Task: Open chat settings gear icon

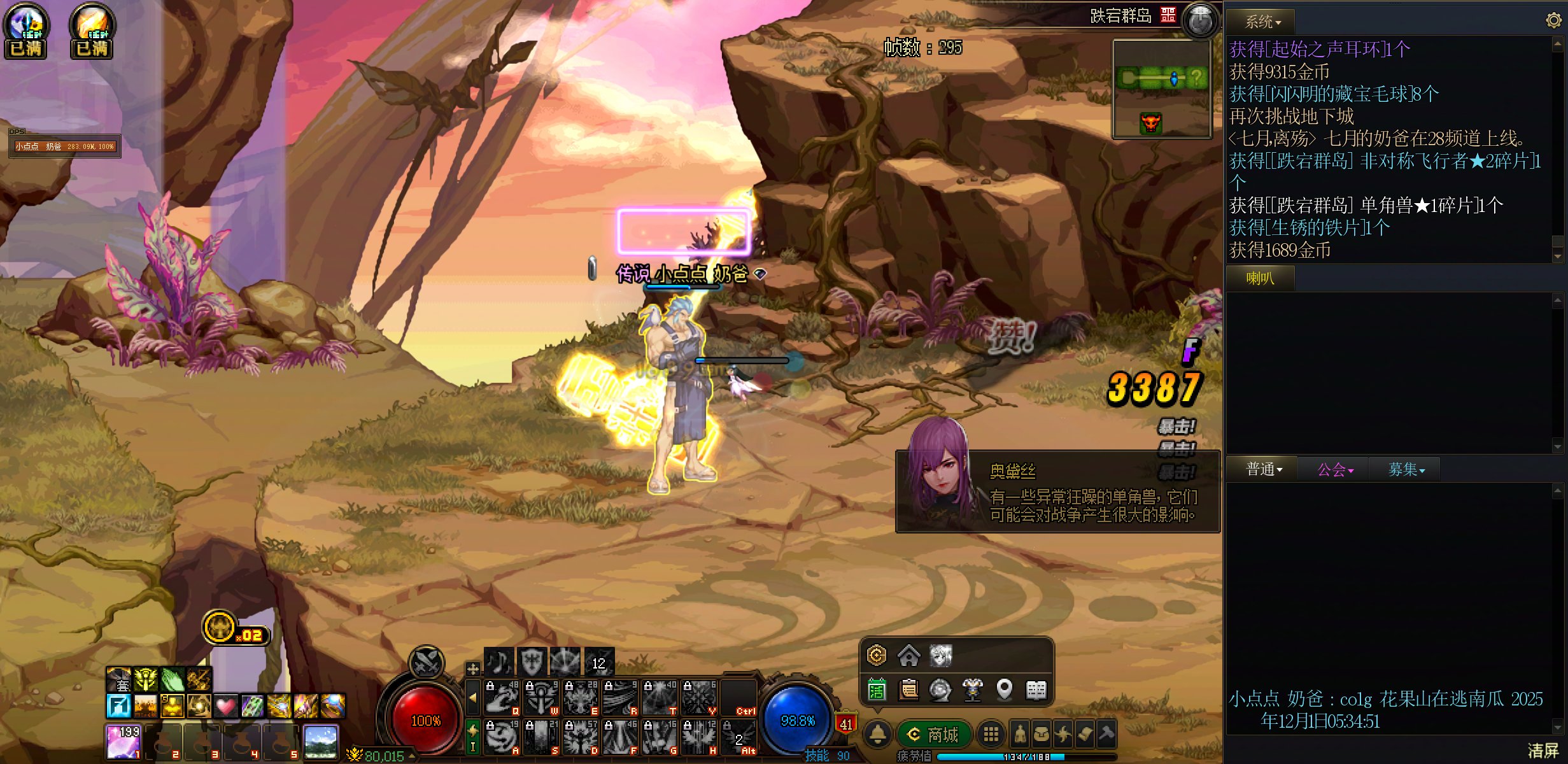Action: point(1553,20)
